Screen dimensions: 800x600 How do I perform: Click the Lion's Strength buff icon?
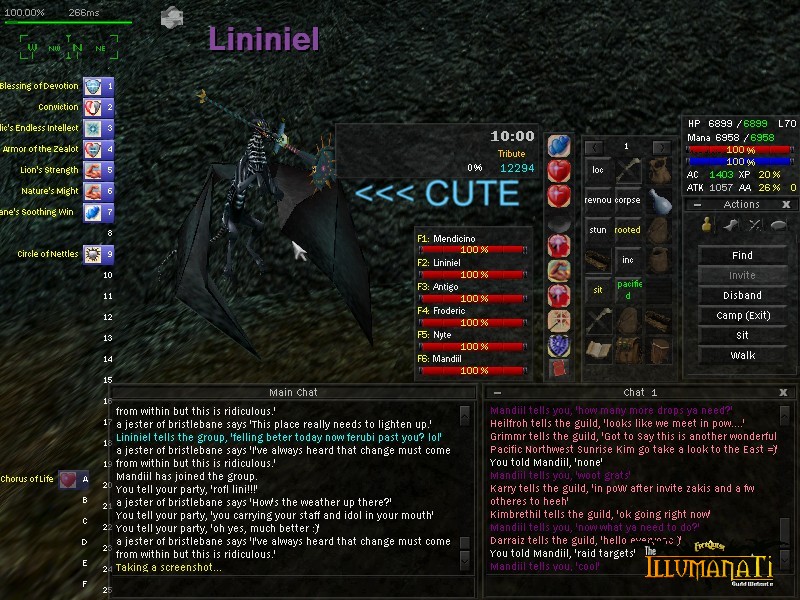coord(93,170)
